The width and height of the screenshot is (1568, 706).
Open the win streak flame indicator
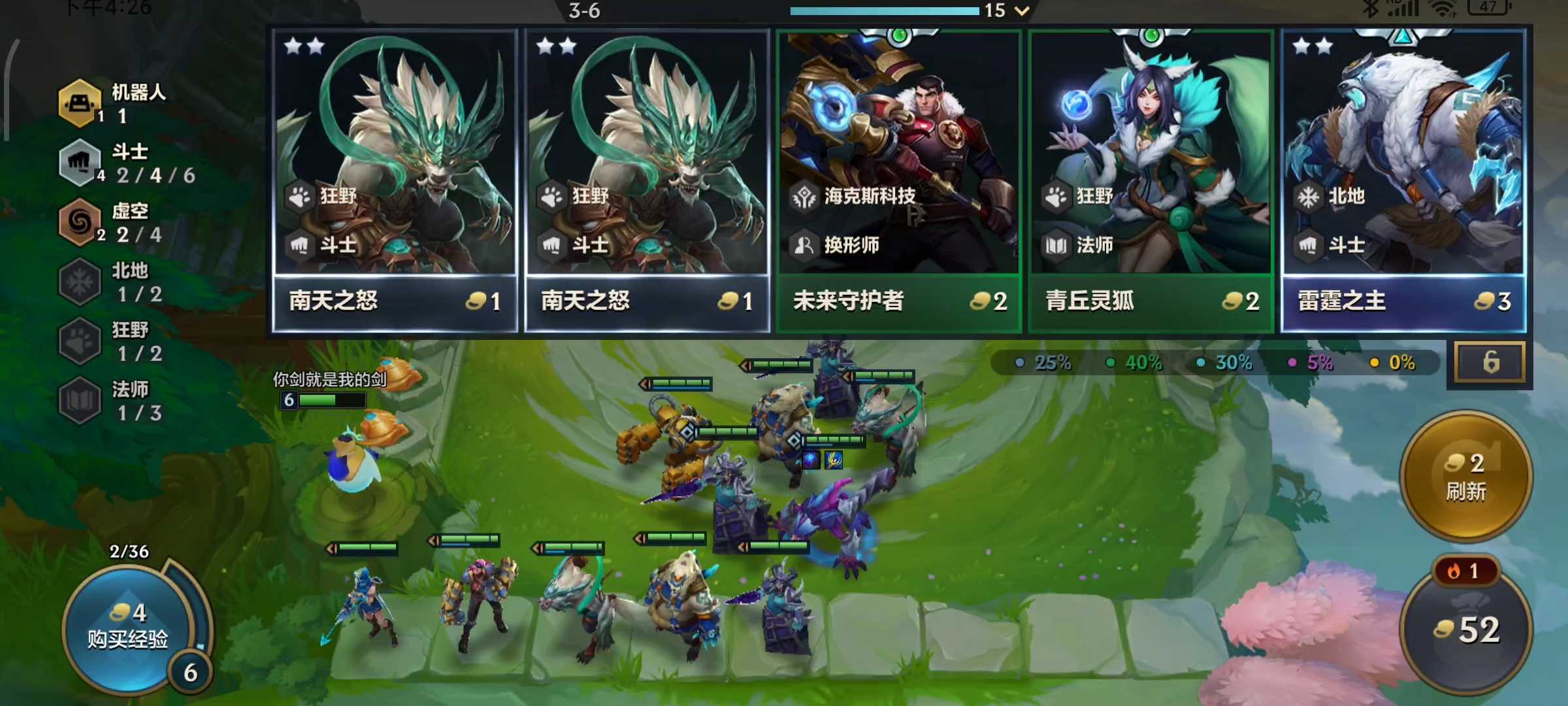pos(1463,571)
